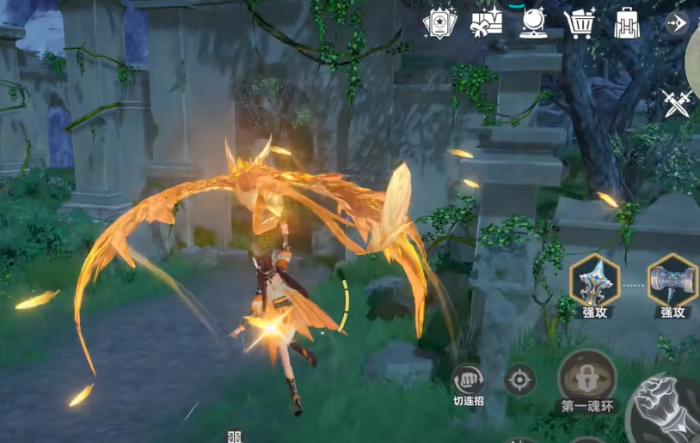Open the shopping cart store

coord(580,22)
